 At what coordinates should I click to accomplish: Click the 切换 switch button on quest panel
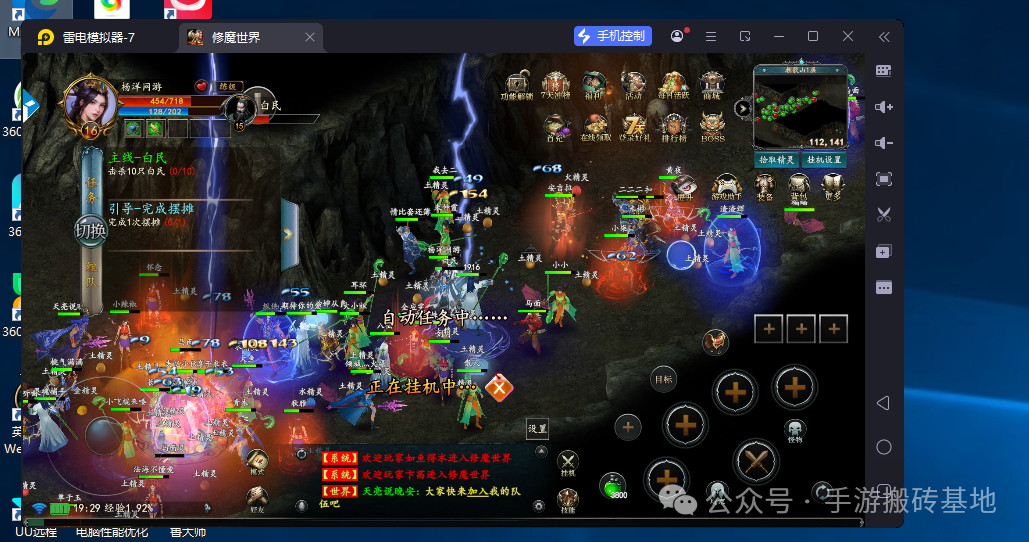[x=90, y=231]
